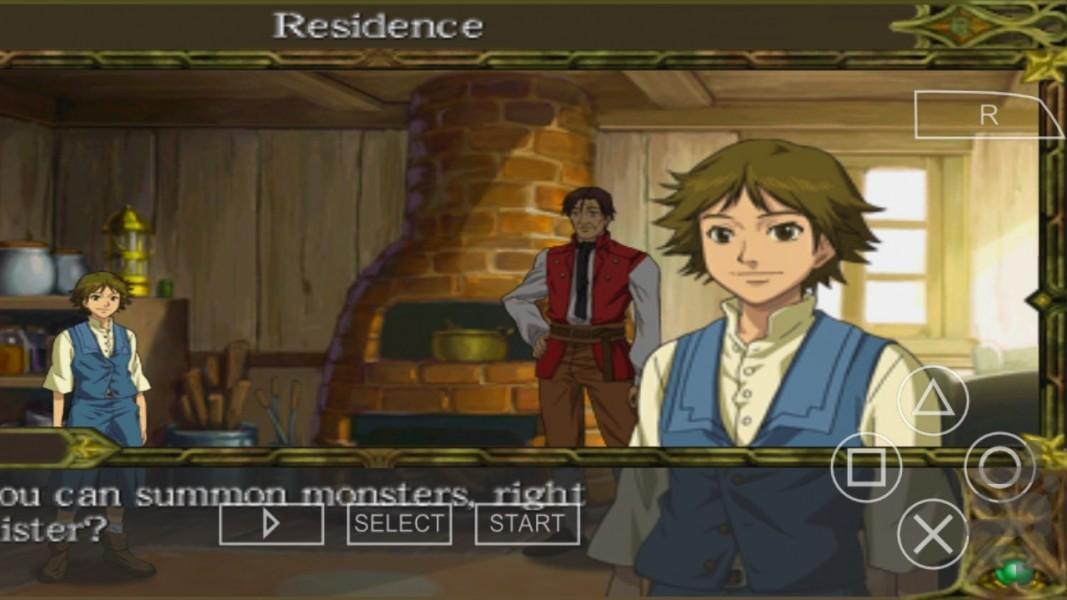This screenshot has height=600, width=1067.
Task: Click the right-arrow unthrottle button
Action: tap(271, 524)
